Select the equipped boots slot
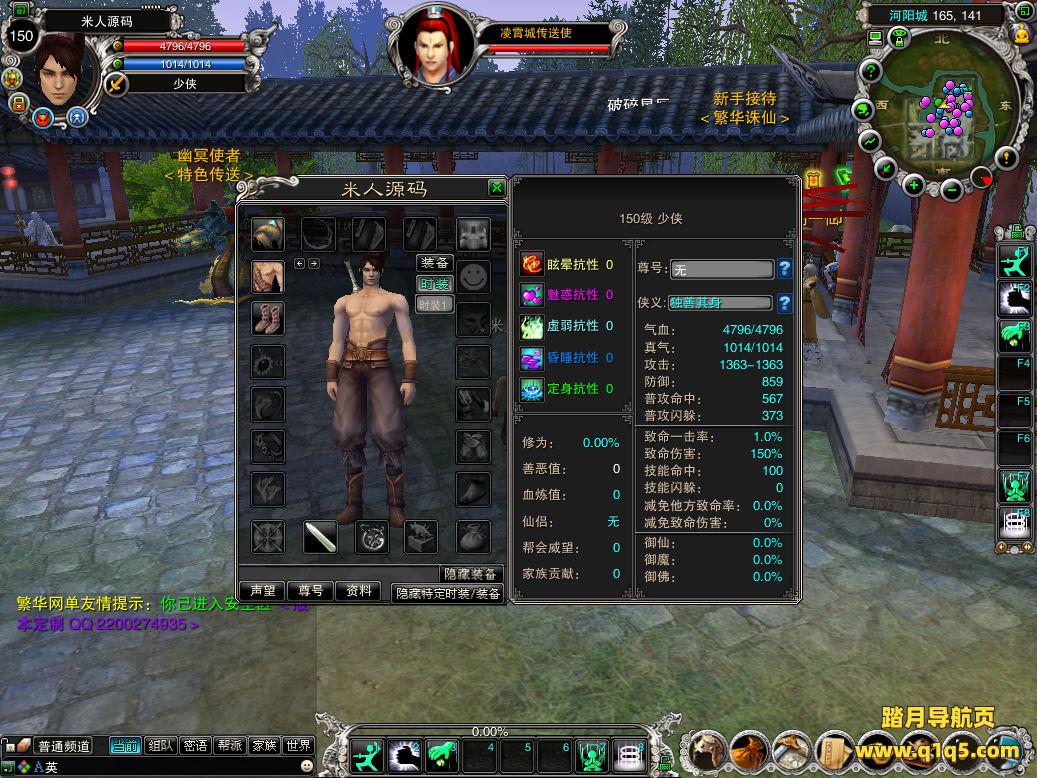The height and width of the screenshot is (778, 1037). click(x=267, y=318)
